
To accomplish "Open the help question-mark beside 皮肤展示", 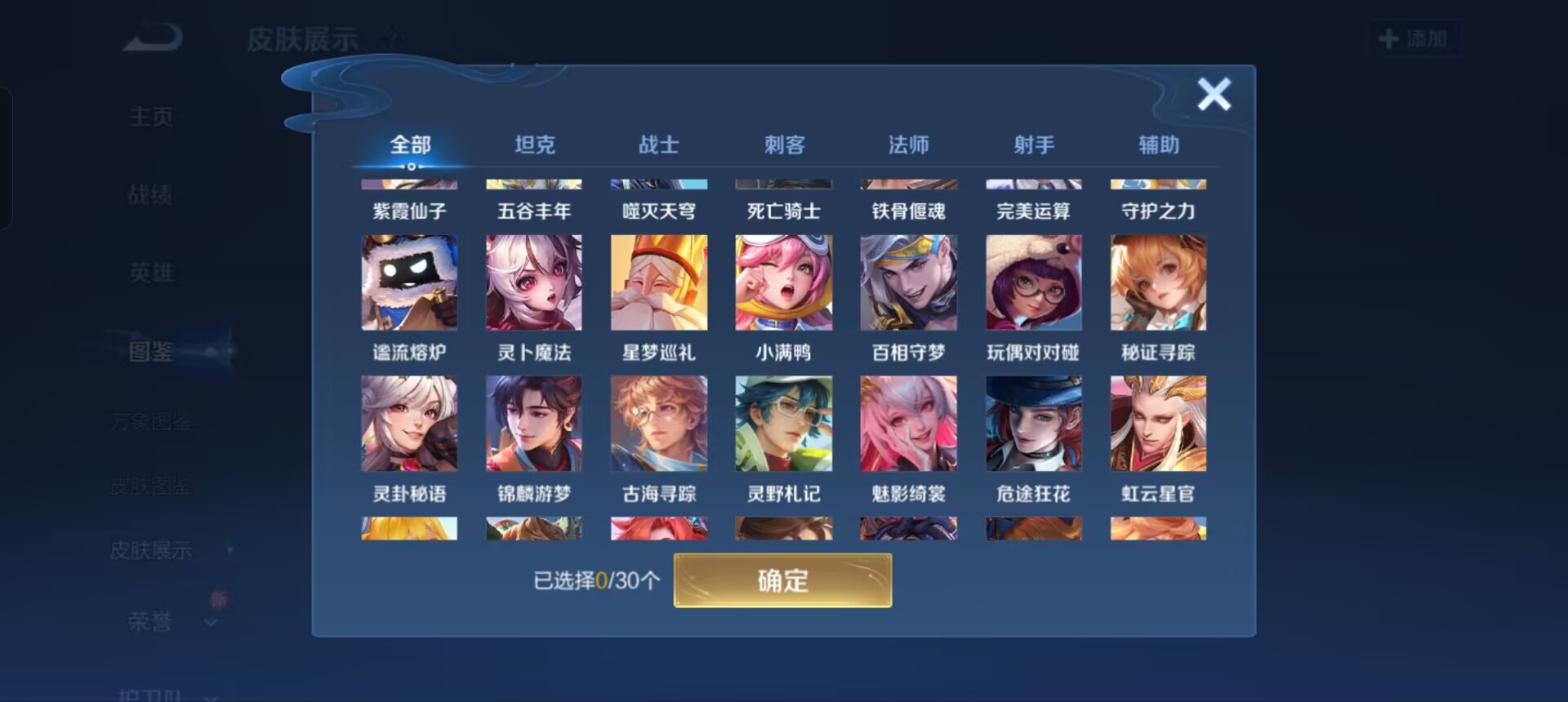I will pos(390,38).
